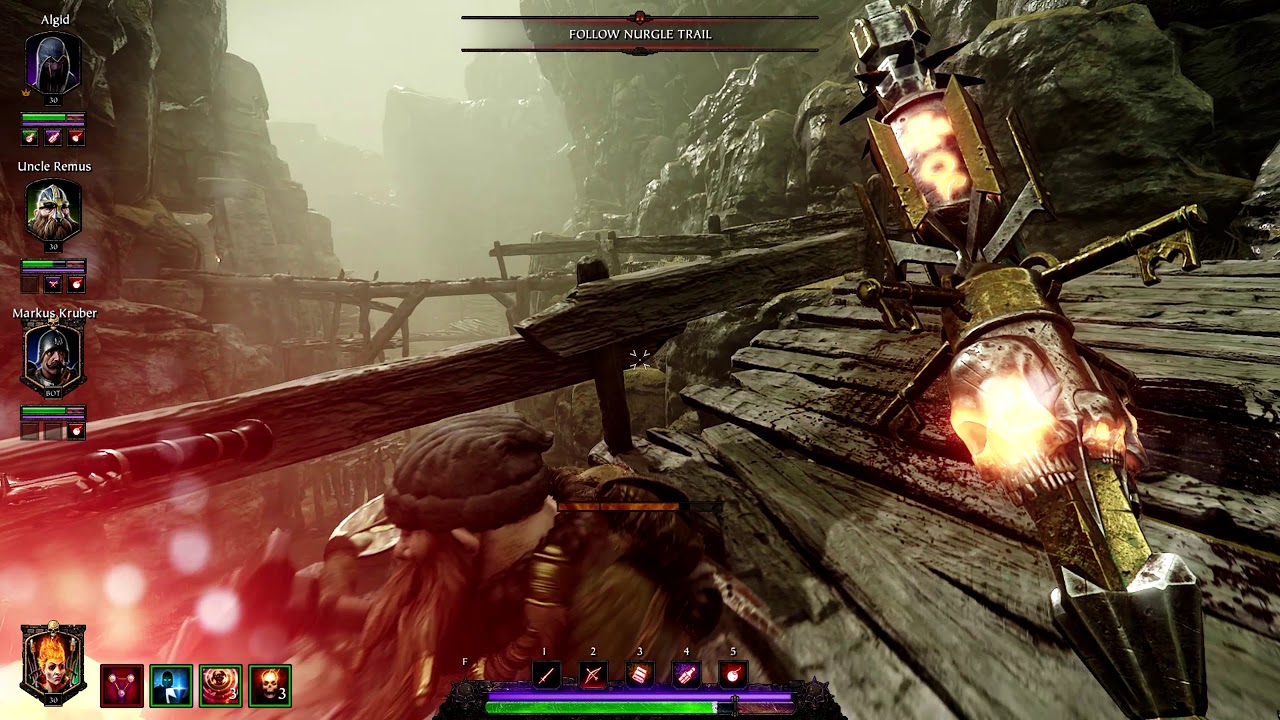The image size is (1280, 720).
Task: Choose the purple potion slot
Action: coord(686,676)
